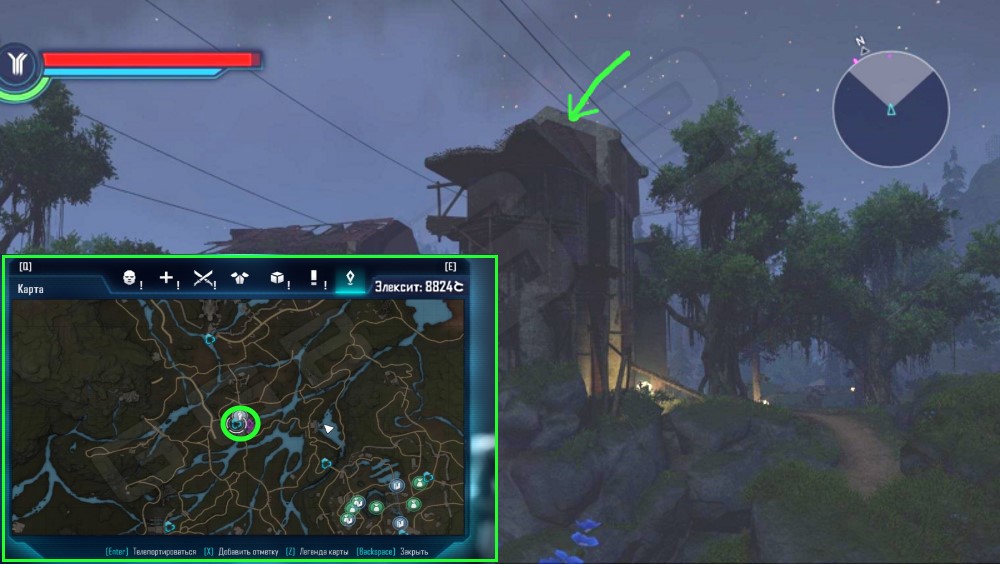This screenshot has height=564, width=1000.
Task: Close the map with 'Закрыть'
Action: click(x=414, y=551)
